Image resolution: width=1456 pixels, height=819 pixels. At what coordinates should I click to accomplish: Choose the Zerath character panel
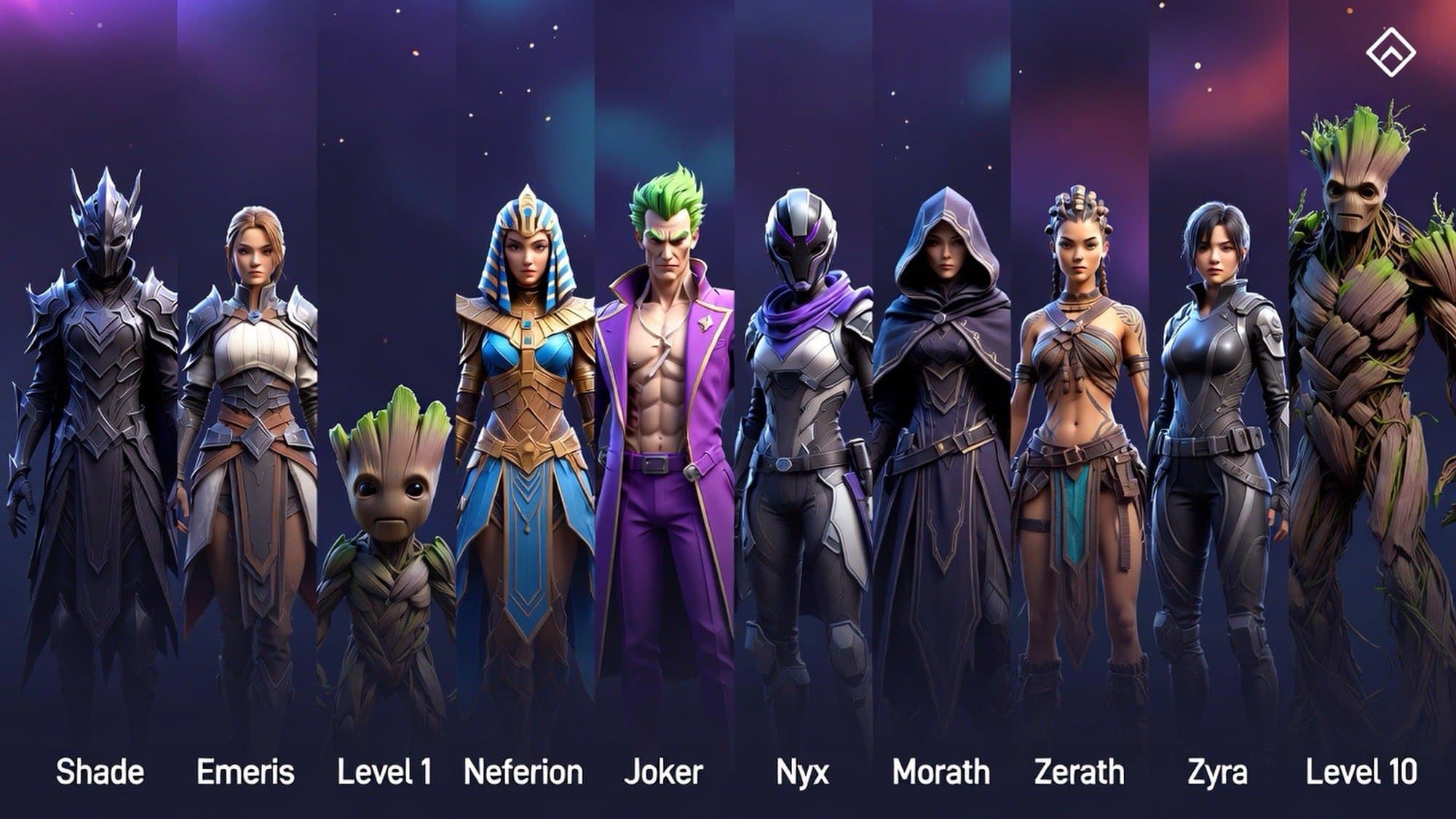tap(1080, 437)
